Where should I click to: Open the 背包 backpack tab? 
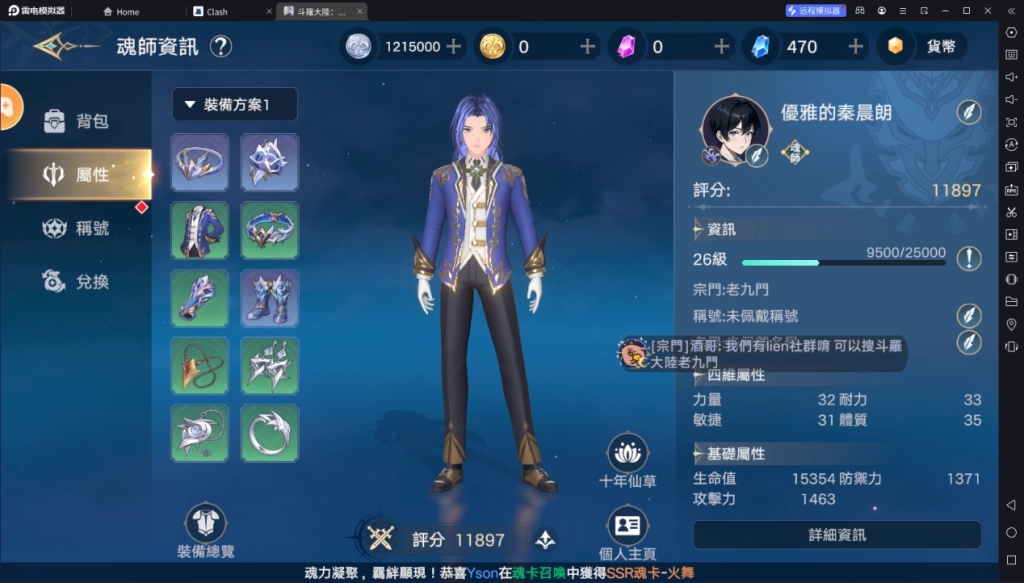(78, 121)
